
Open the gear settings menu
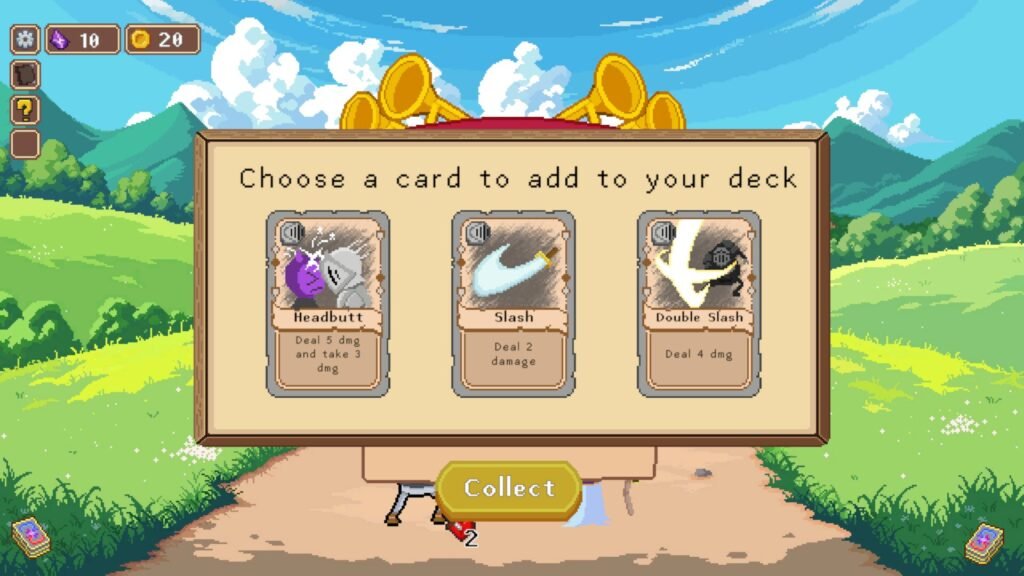click(x=25, y=40)
